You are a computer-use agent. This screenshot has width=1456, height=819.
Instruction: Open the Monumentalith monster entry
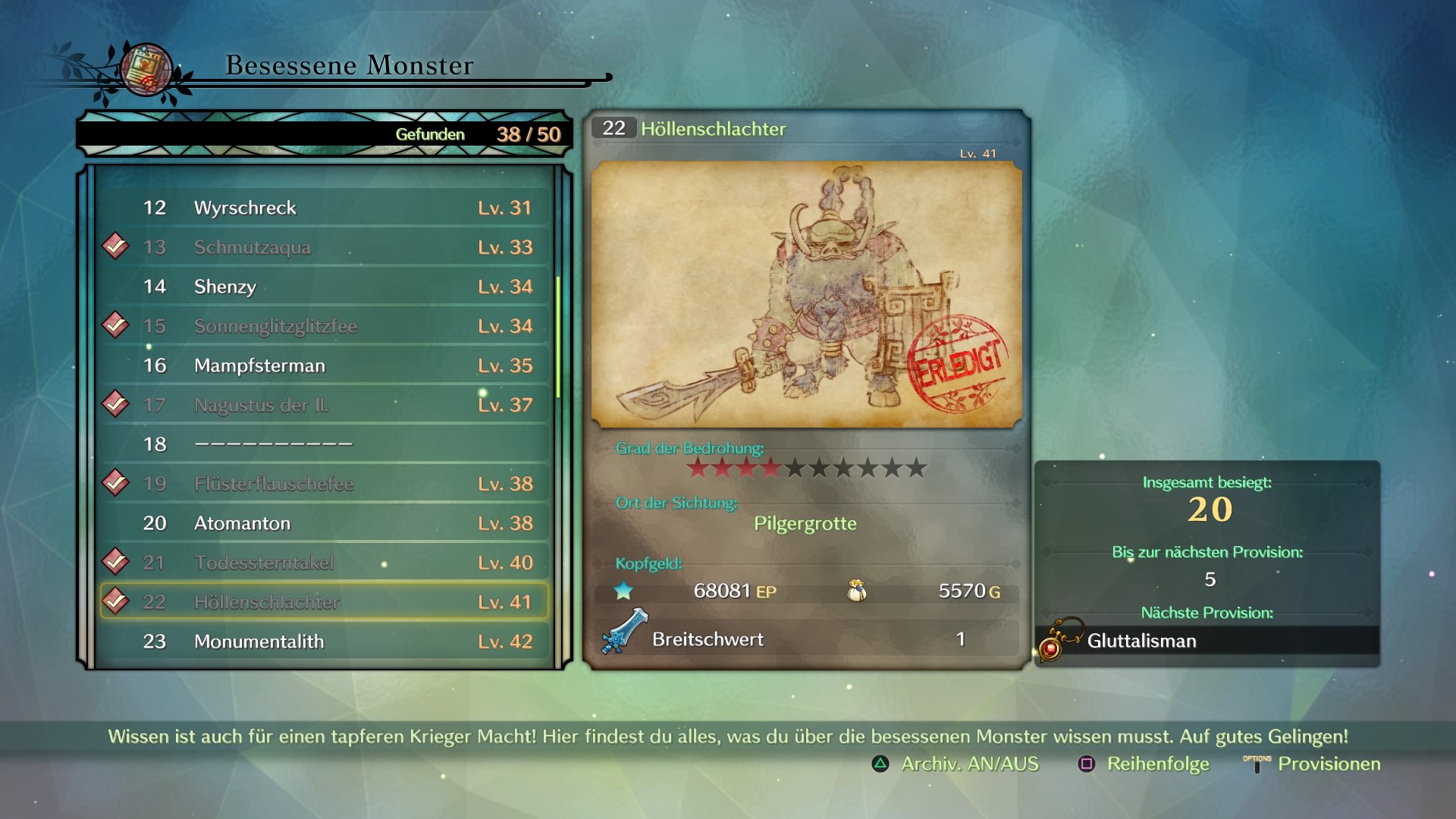(x=325, y=642)
